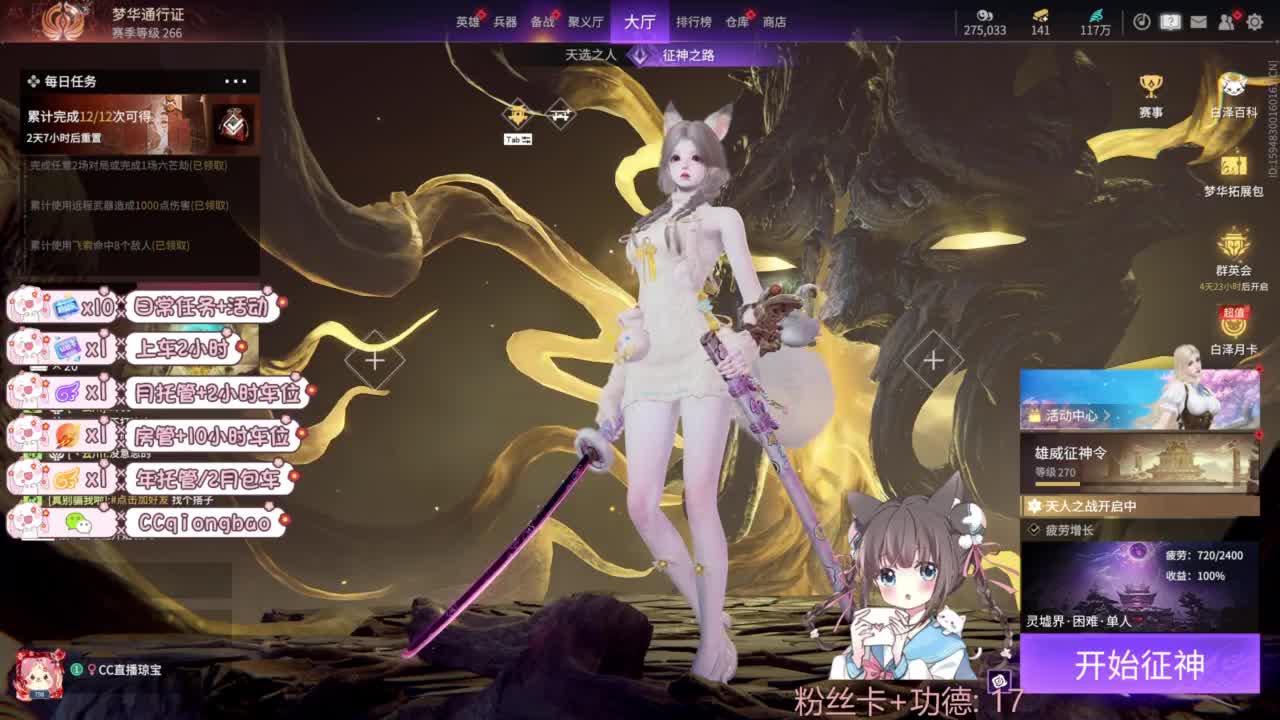The height and width of the screenshot is (720, 1280).
Task: Click the gold ingot currency icon showing 141
Action: (1041, 16)
